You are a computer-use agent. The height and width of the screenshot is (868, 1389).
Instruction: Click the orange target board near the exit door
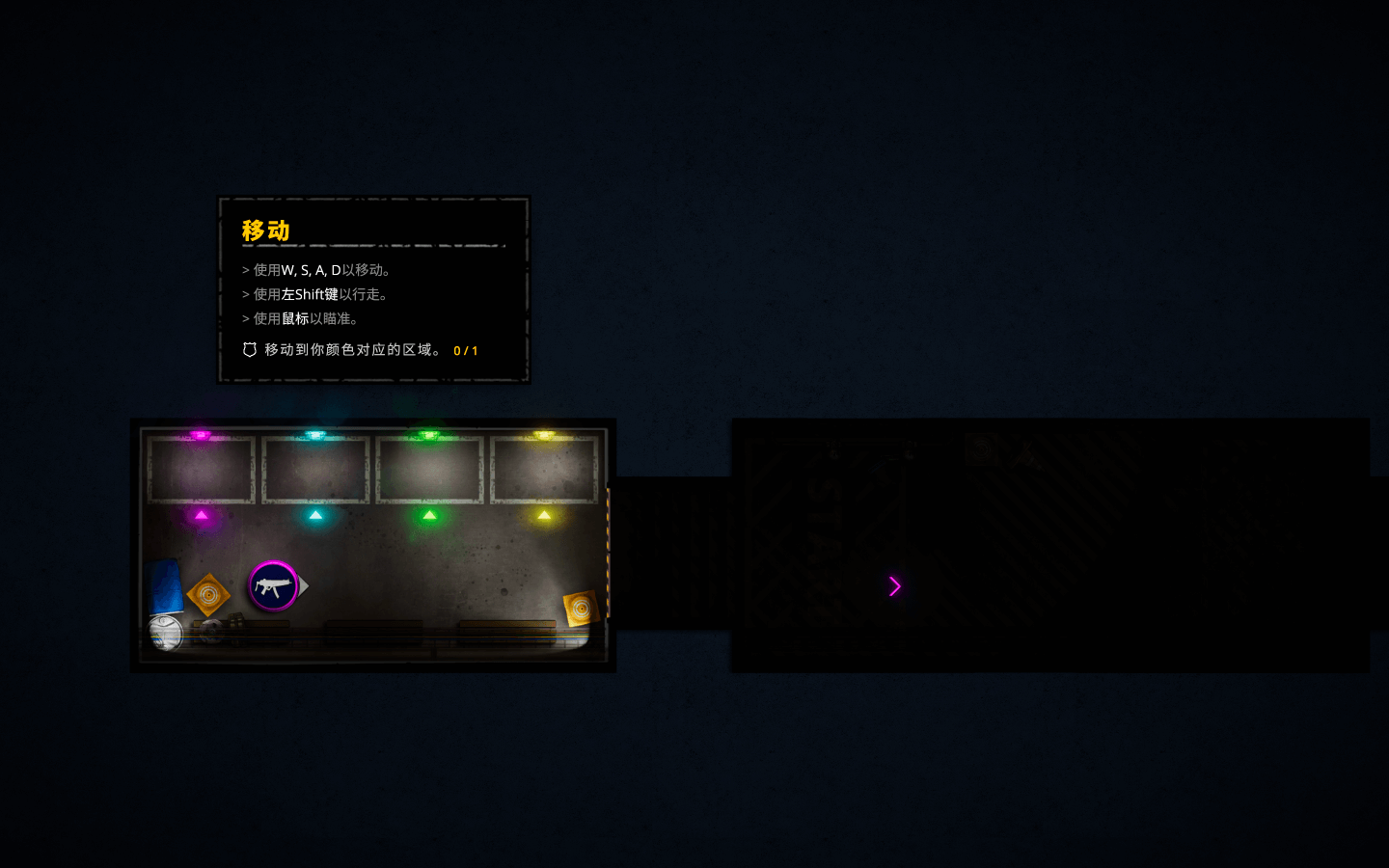coord(581,607)
